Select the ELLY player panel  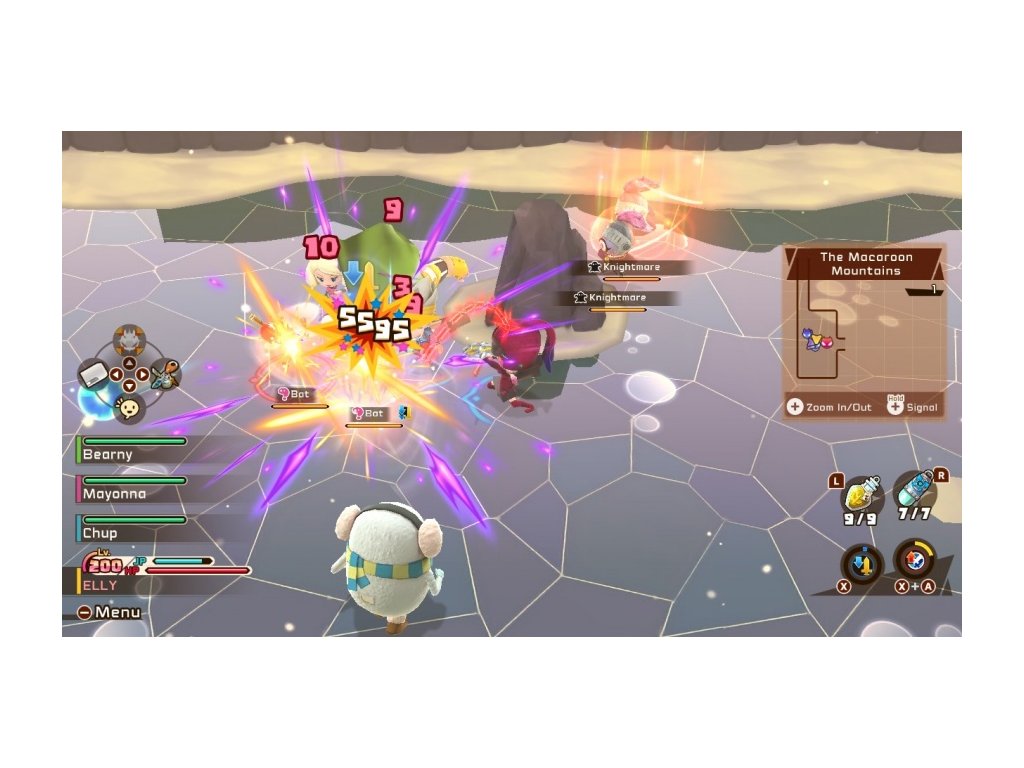pos(150,578)
